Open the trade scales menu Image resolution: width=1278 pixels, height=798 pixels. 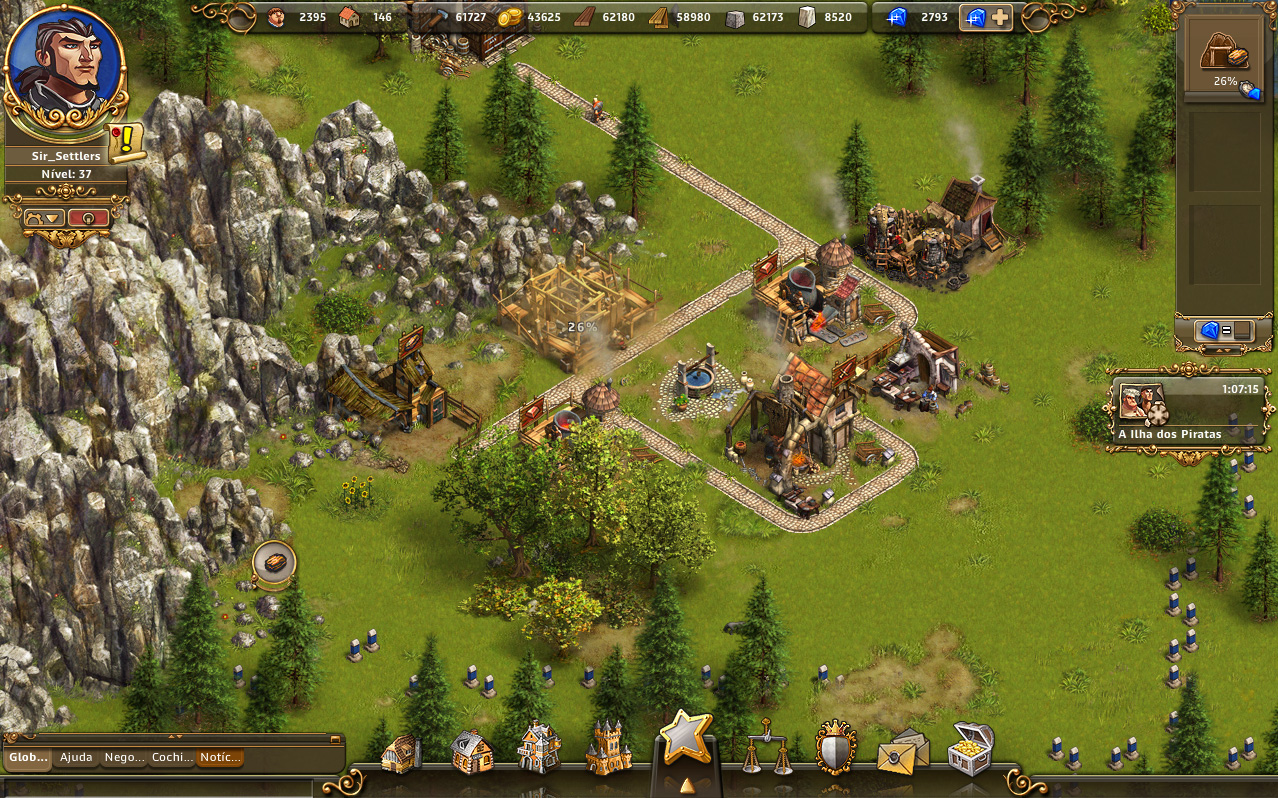[x=765, y=748]
